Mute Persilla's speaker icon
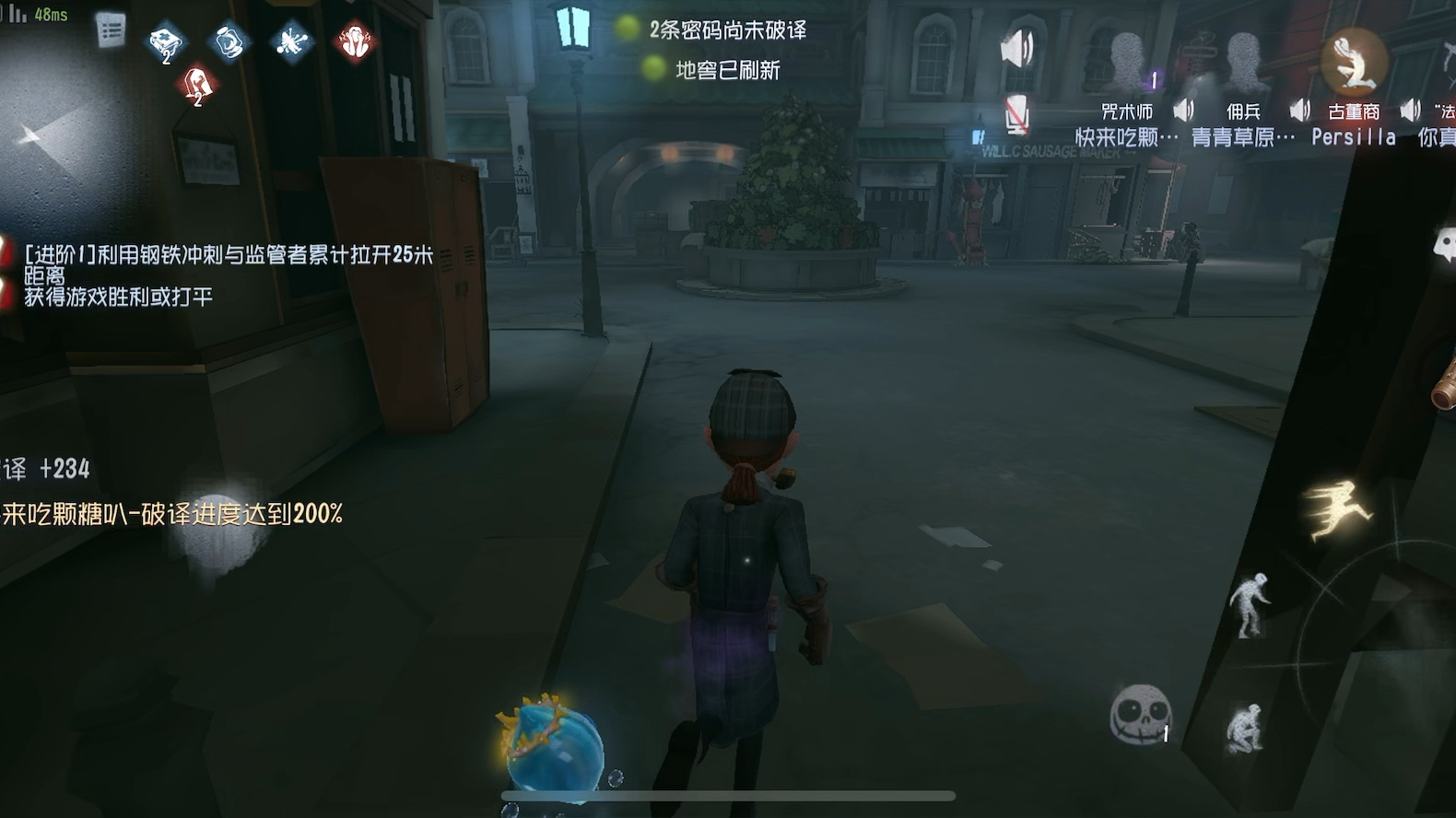Viewport: 1456px width, 818px height. click(x=1410, y=110)
